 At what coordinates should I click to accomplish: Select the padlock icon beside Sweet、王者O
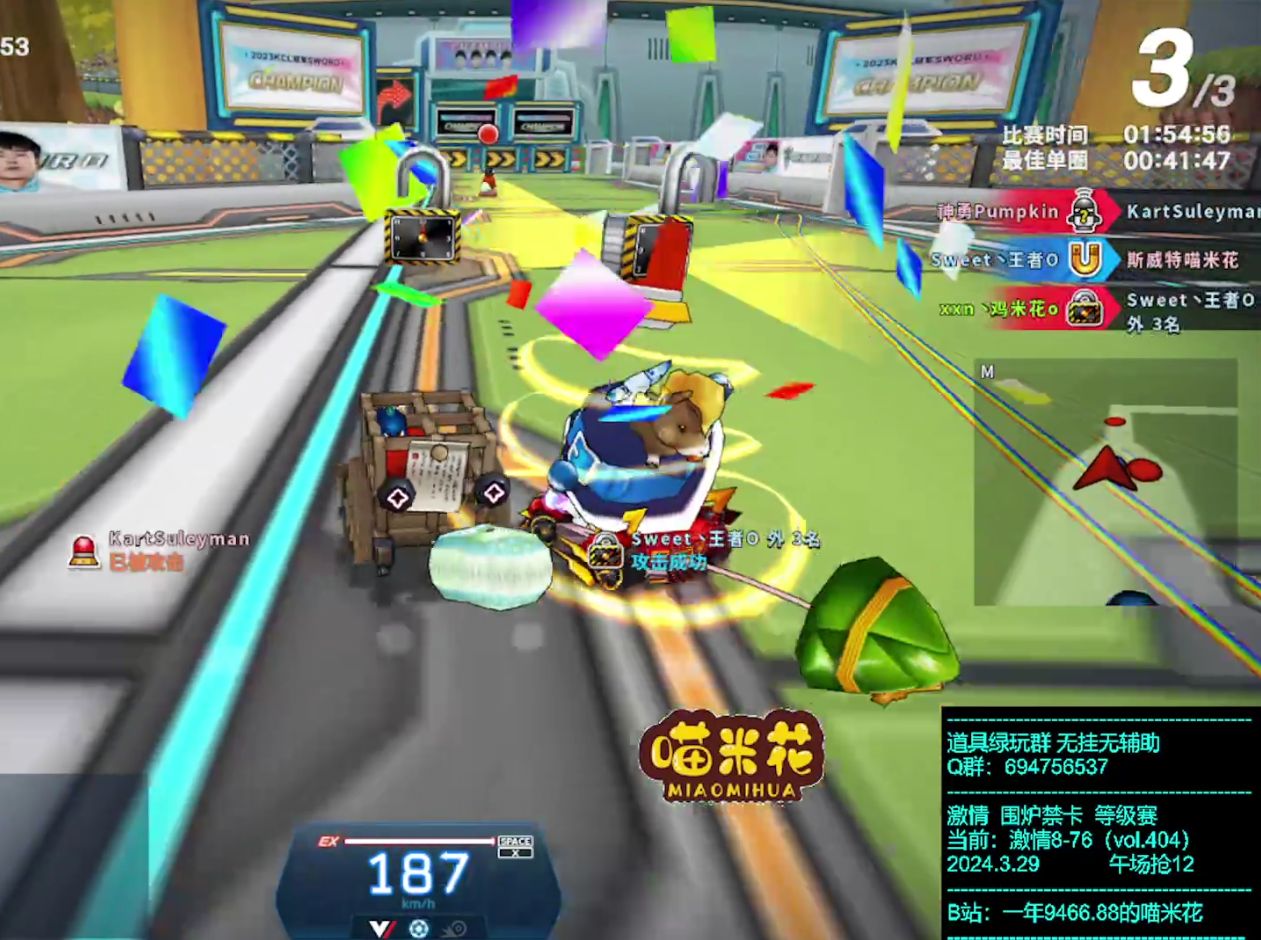coord(604,549)
